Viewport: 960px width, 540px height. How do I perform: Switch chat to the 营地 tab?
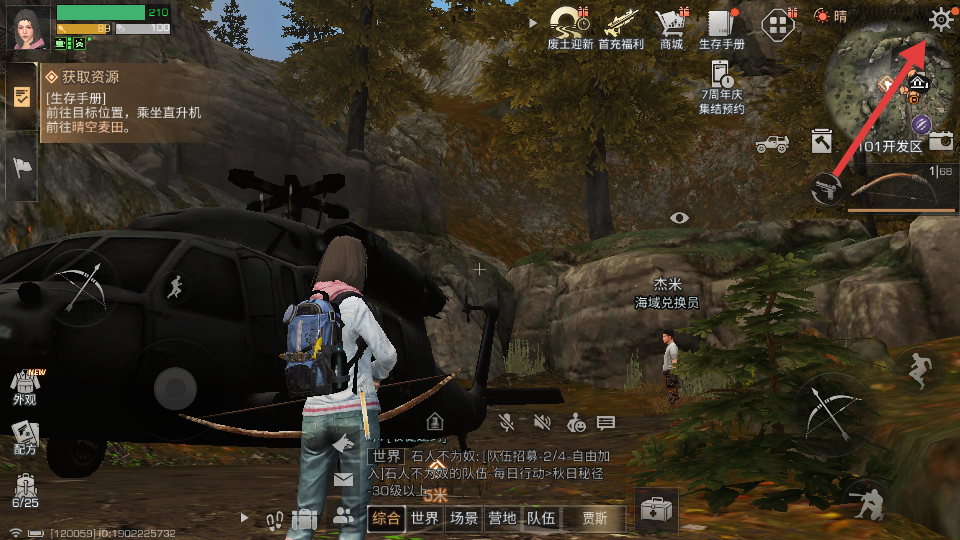(x=502, y=518)
